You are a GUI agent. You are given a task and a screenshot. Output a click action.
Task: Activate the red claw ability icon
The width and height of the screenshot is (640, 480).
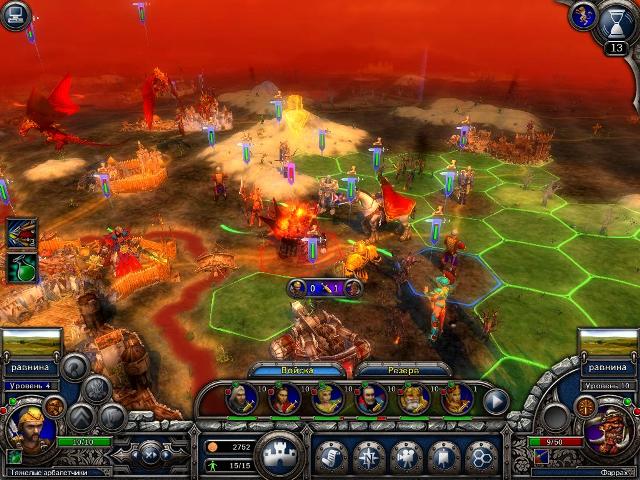[21, 232]
